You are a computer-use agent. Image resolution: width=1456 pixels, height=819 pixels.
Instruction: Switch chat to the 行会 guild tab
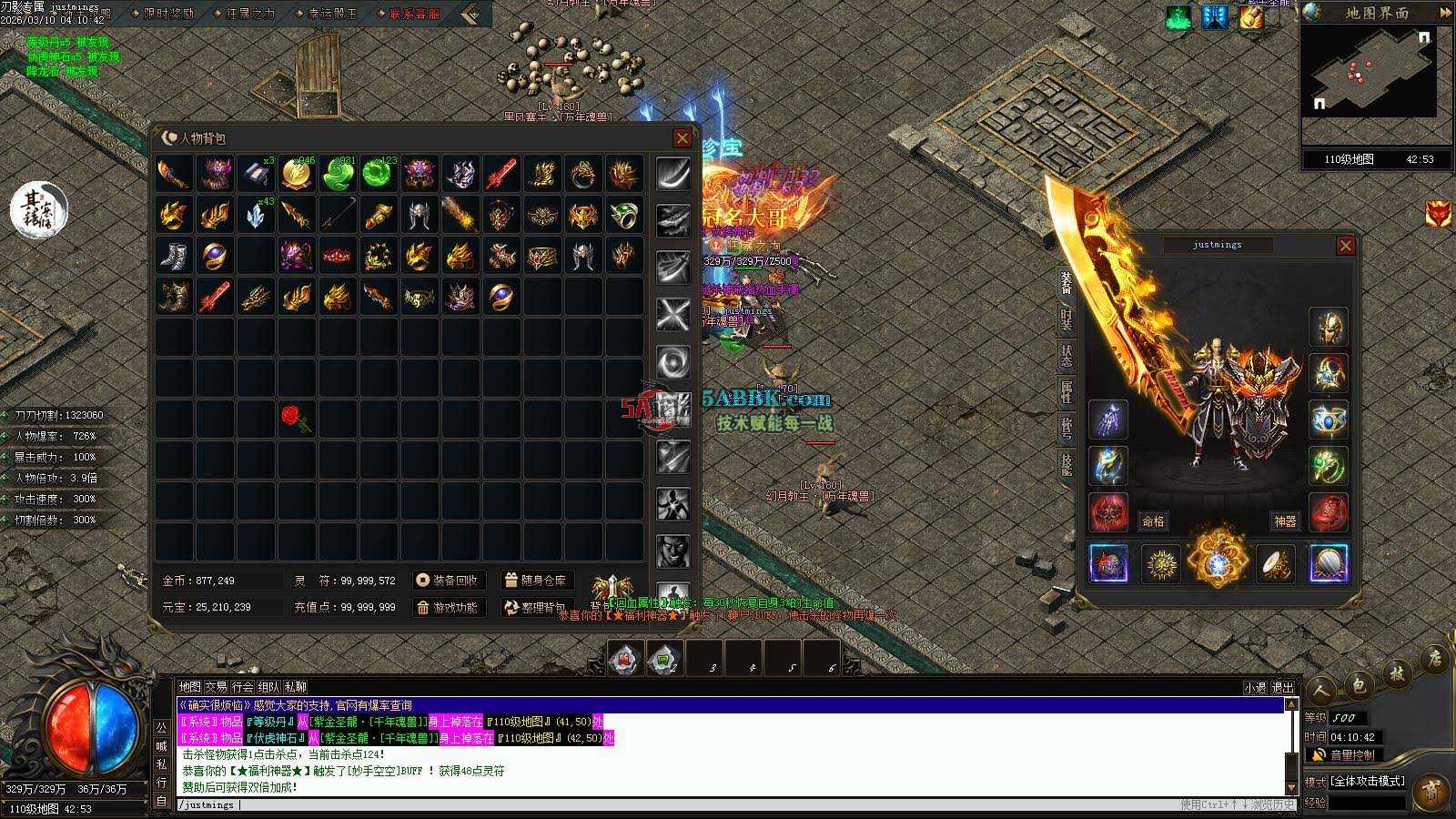[x=242, y=687]
